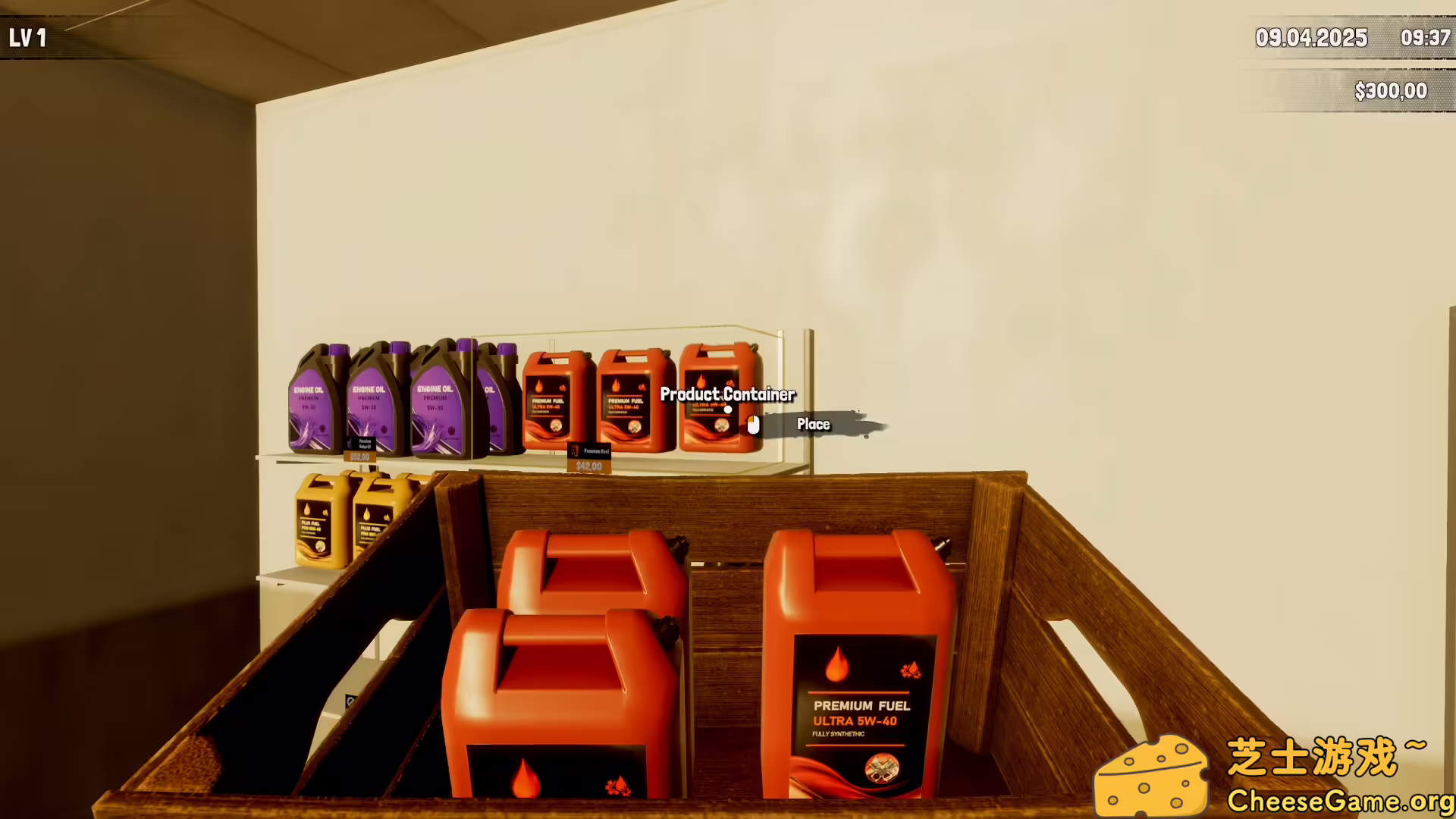Click the $300,00 money counter
This screenshot has width=1456, height=819.
point(1390,90)
